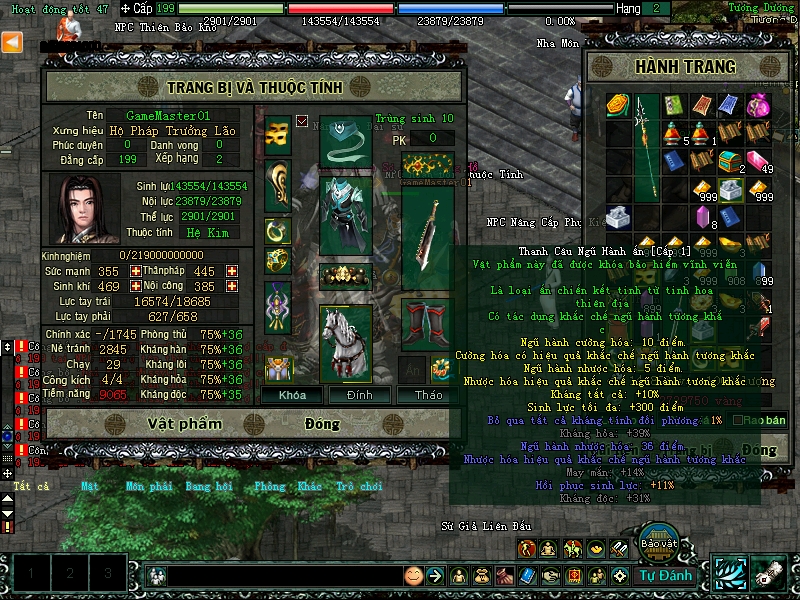Click the Khóa lock button
800x600 pixels.
point(292,395)
